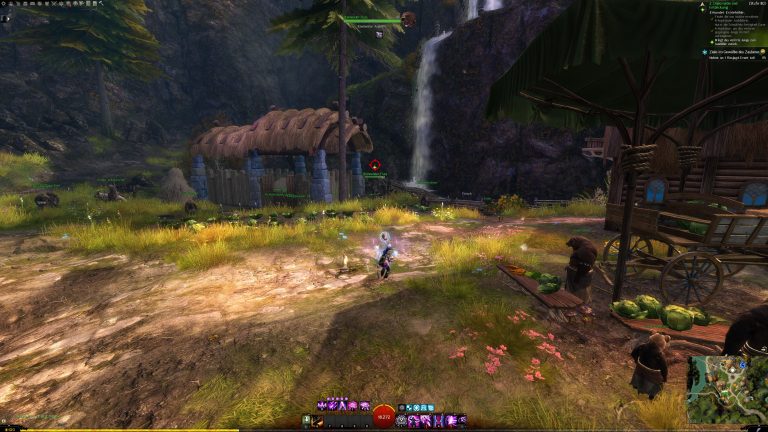
Task: Use the elite skill at the bar's far right
Action: (462, 421)
